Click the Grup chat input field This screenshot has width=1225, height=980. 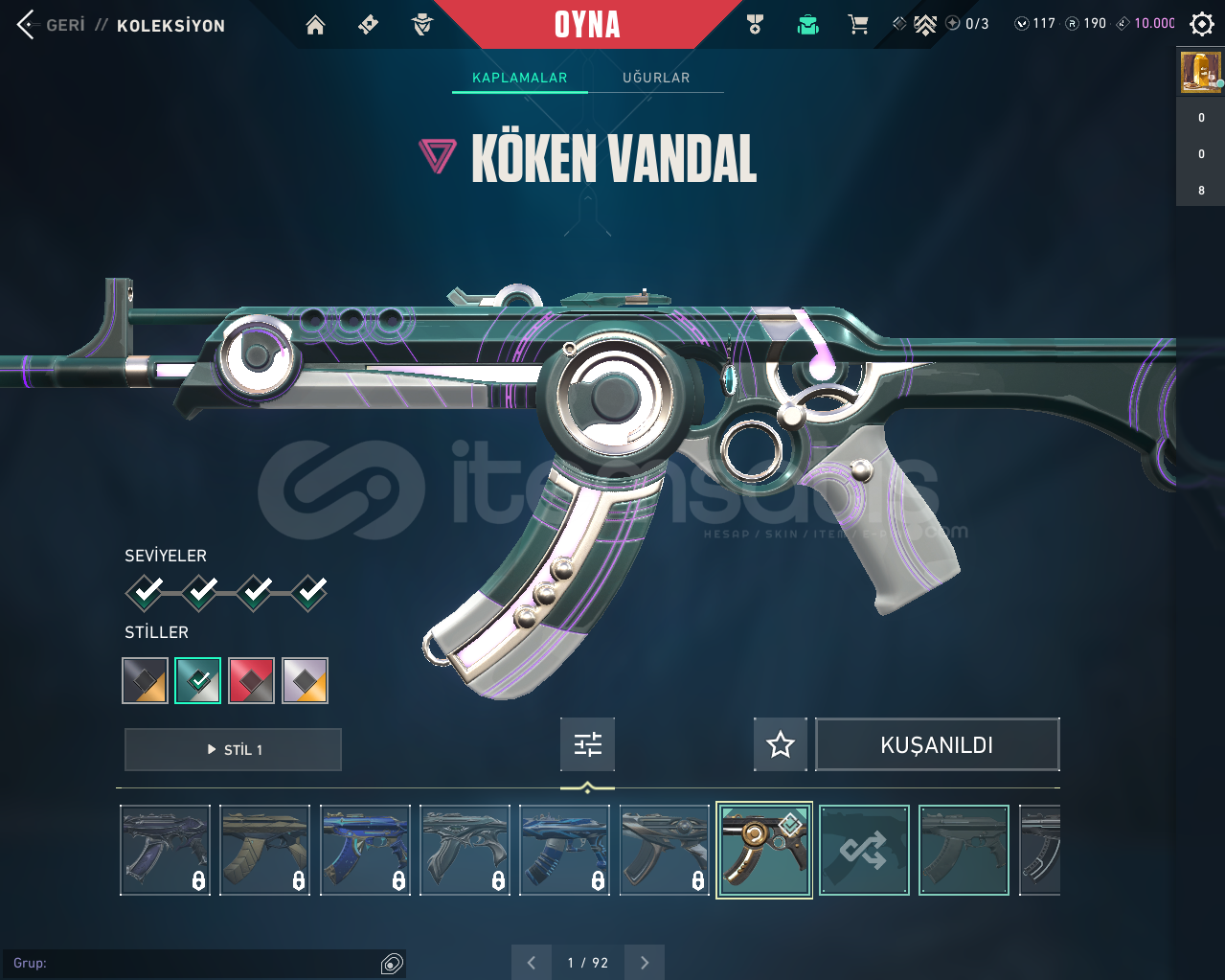pos(192,963)
